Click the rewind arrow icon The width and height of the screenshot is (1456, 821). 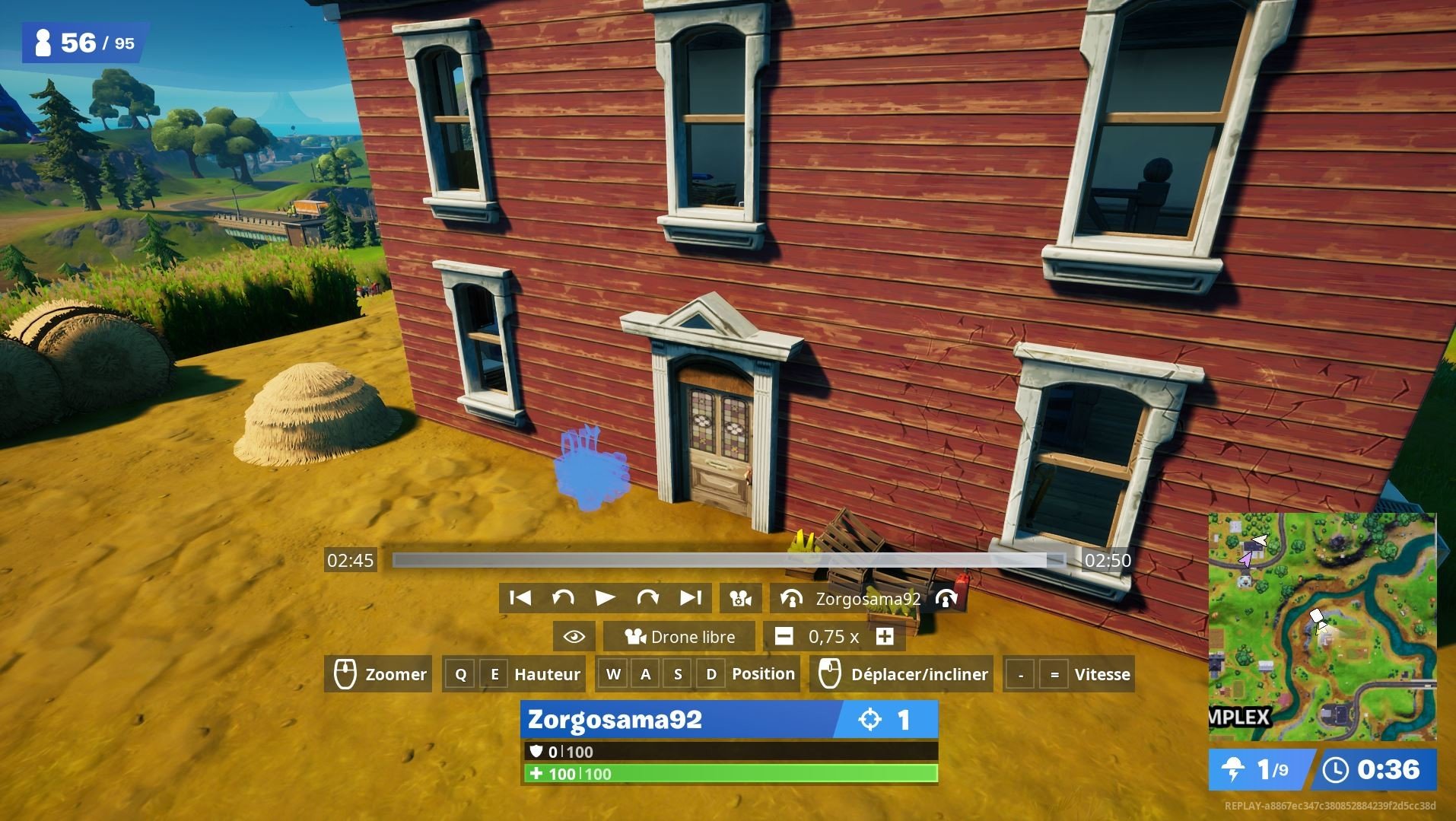click(564, 598)
